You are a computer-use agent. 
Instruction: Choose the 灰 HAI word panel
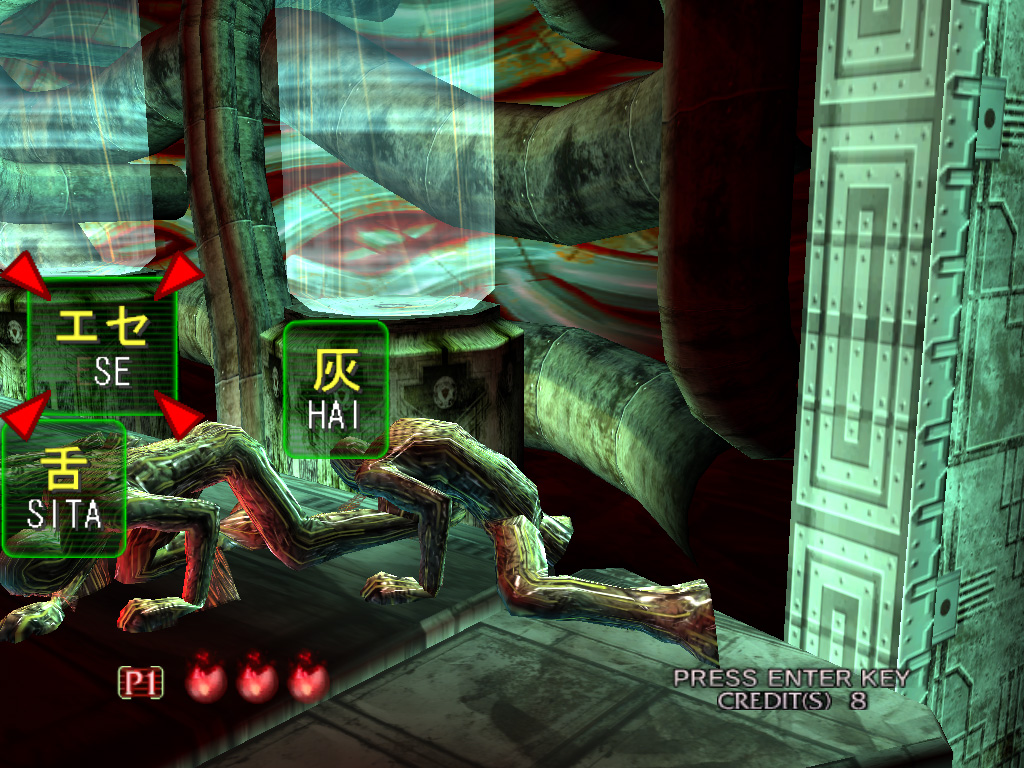pyautogui.click(x=335, y=389)
